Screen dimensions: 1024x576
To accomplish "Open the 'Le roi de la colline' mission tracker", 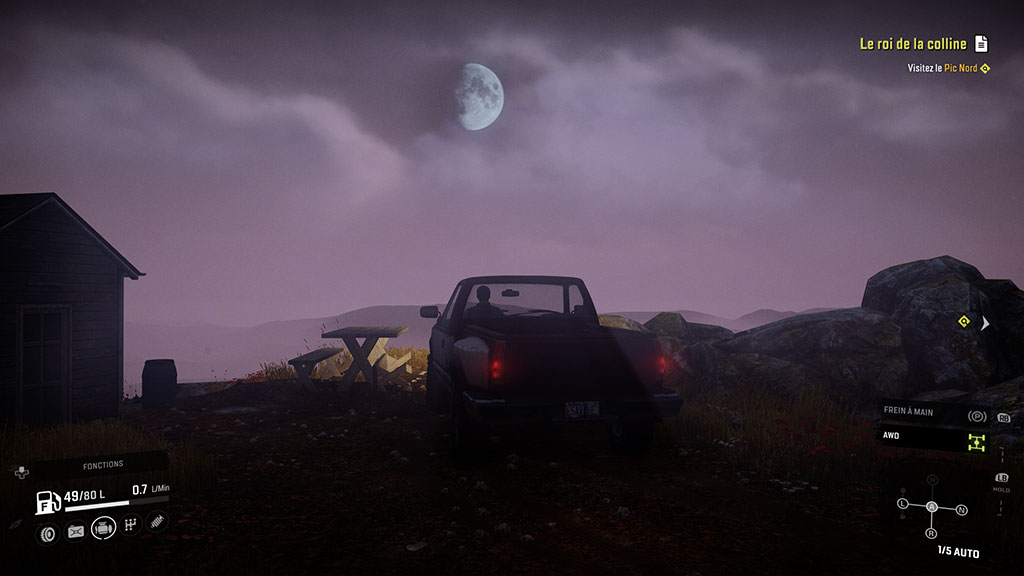I will point(912,44).
